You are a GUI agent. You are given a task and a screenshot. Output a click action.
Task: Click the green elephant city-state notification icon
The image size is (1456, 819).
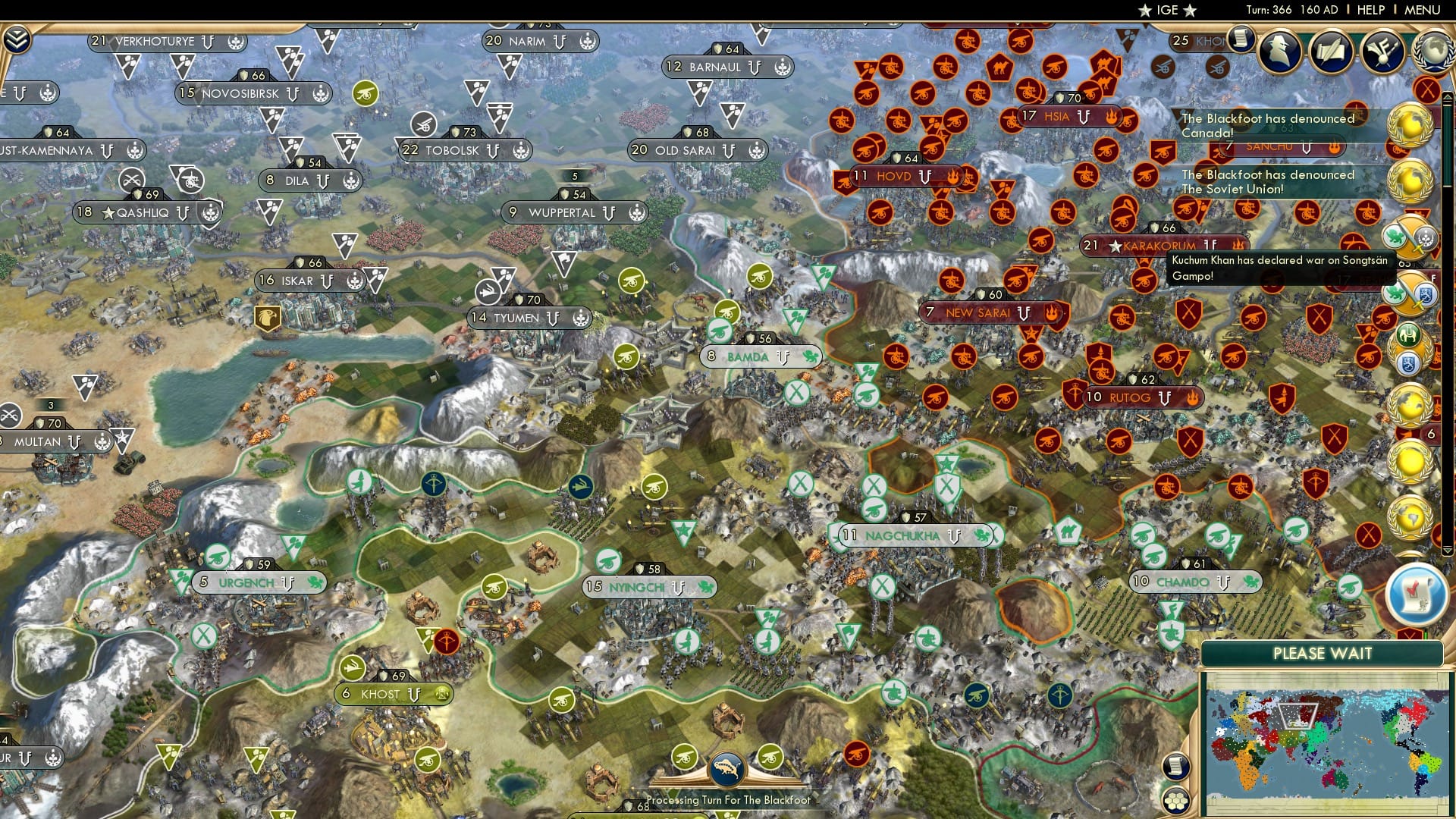(x=1407, y=335)
